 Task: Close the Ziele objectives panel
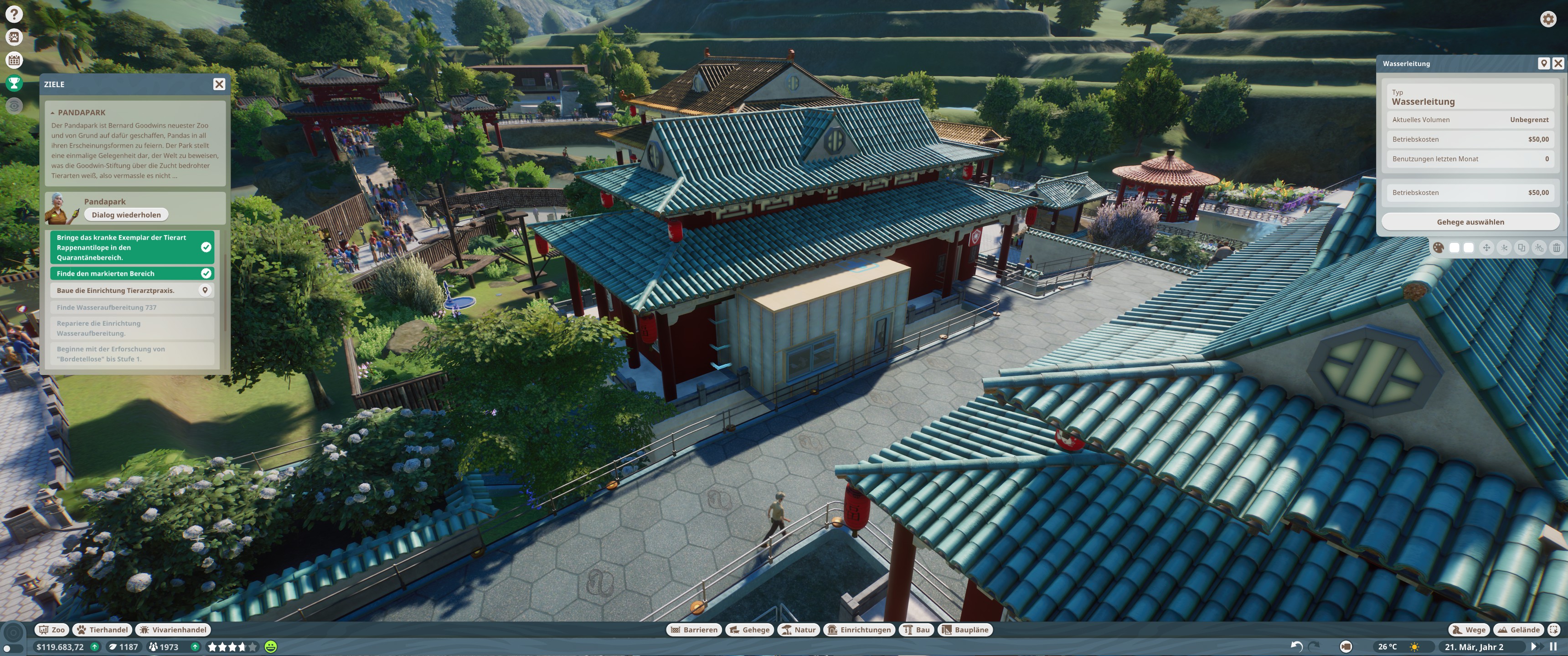(x=219, y=84)
